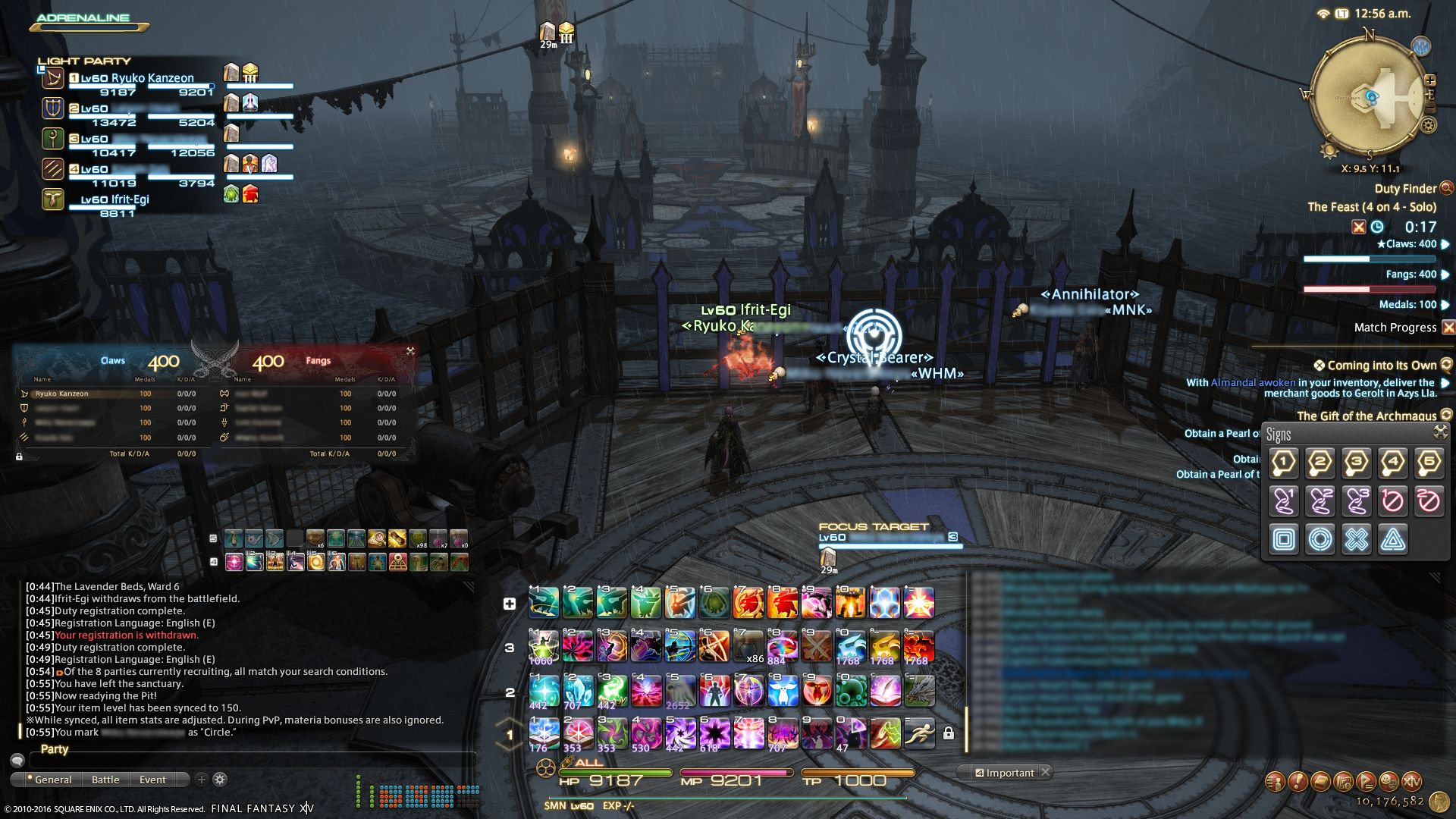This screenshot has height=819, width=1456.
Task: Select the Triangle sign marker
Action: (x=1393, y=539)
